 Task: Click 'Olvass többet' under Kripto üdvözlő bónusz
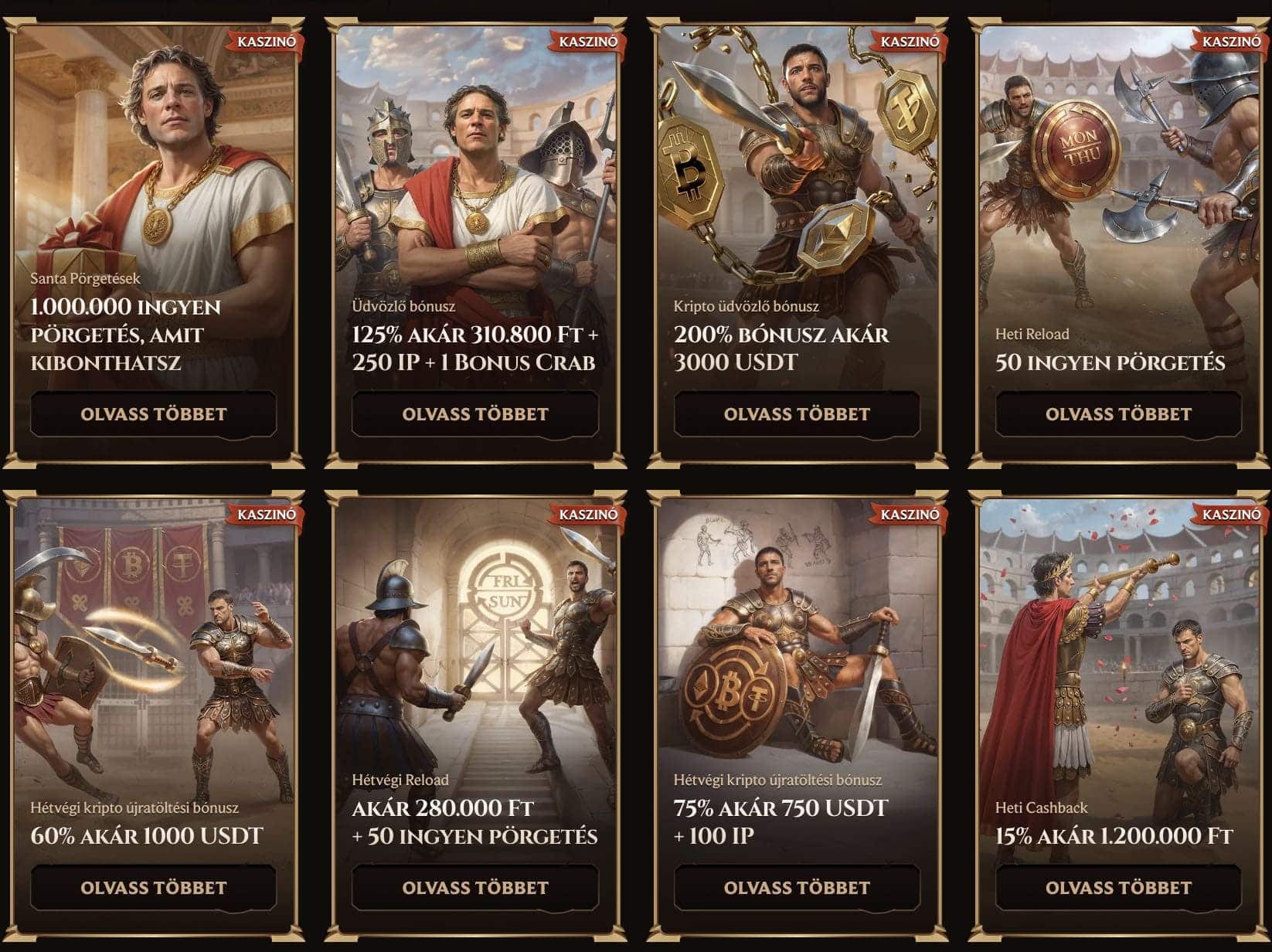point(797,414)
